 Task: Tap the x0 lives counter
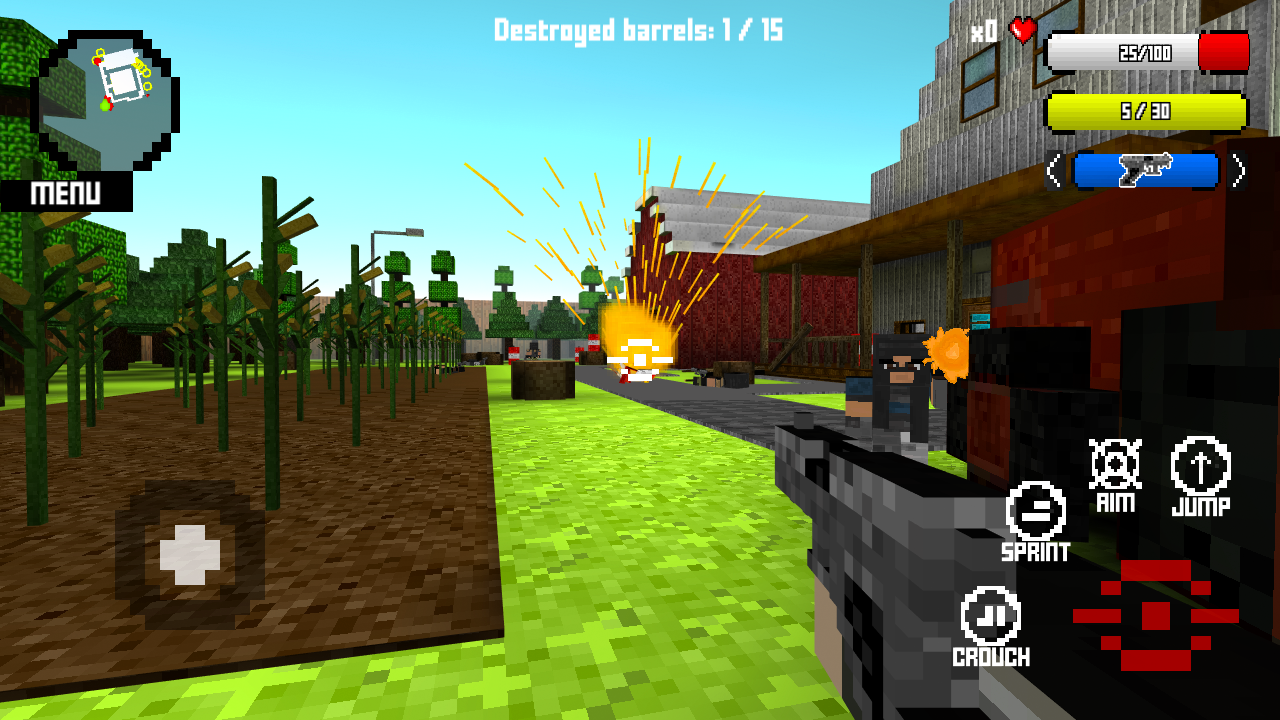(984, 30)
